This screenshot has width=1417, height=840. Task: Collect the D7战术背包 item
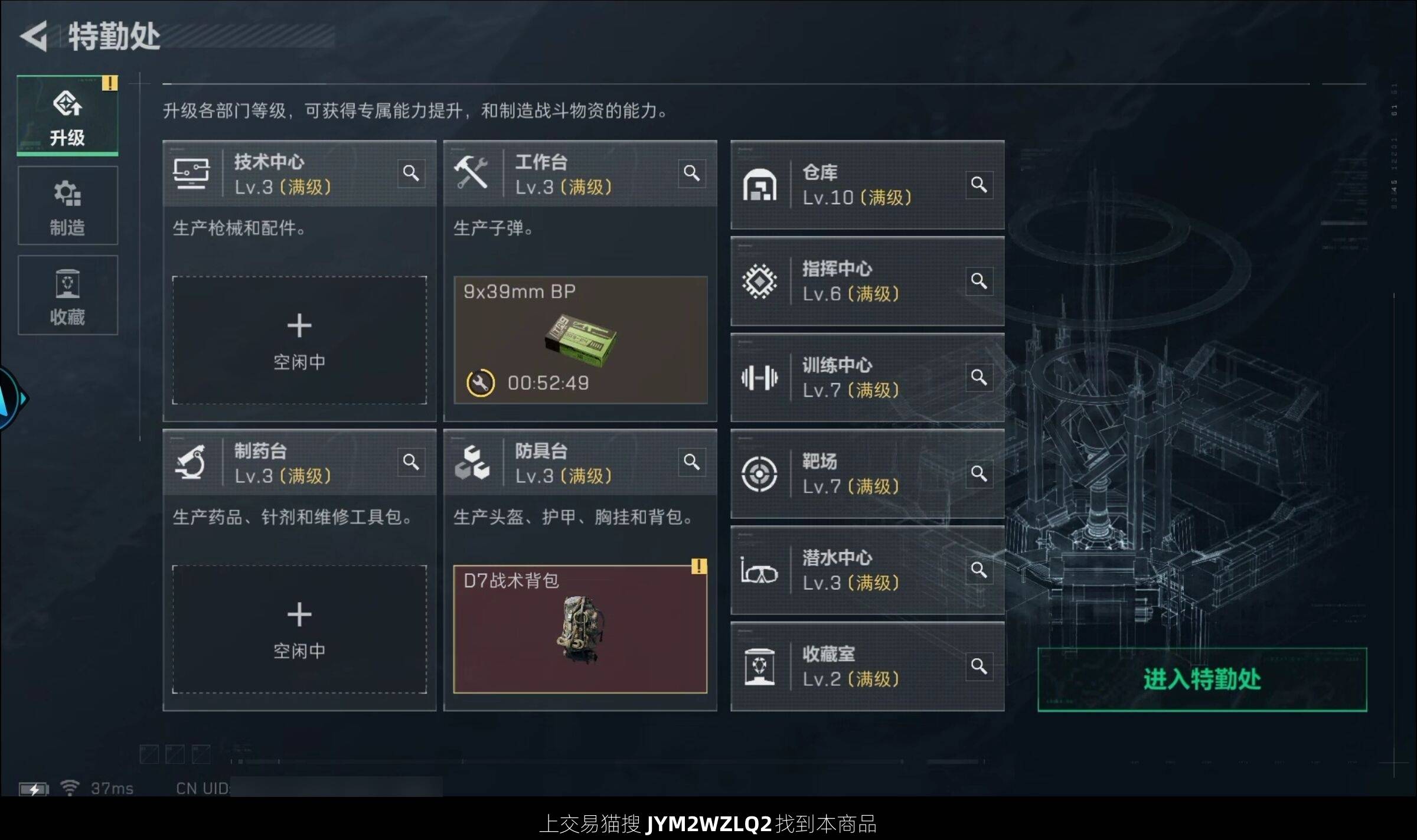coord(580,630)
